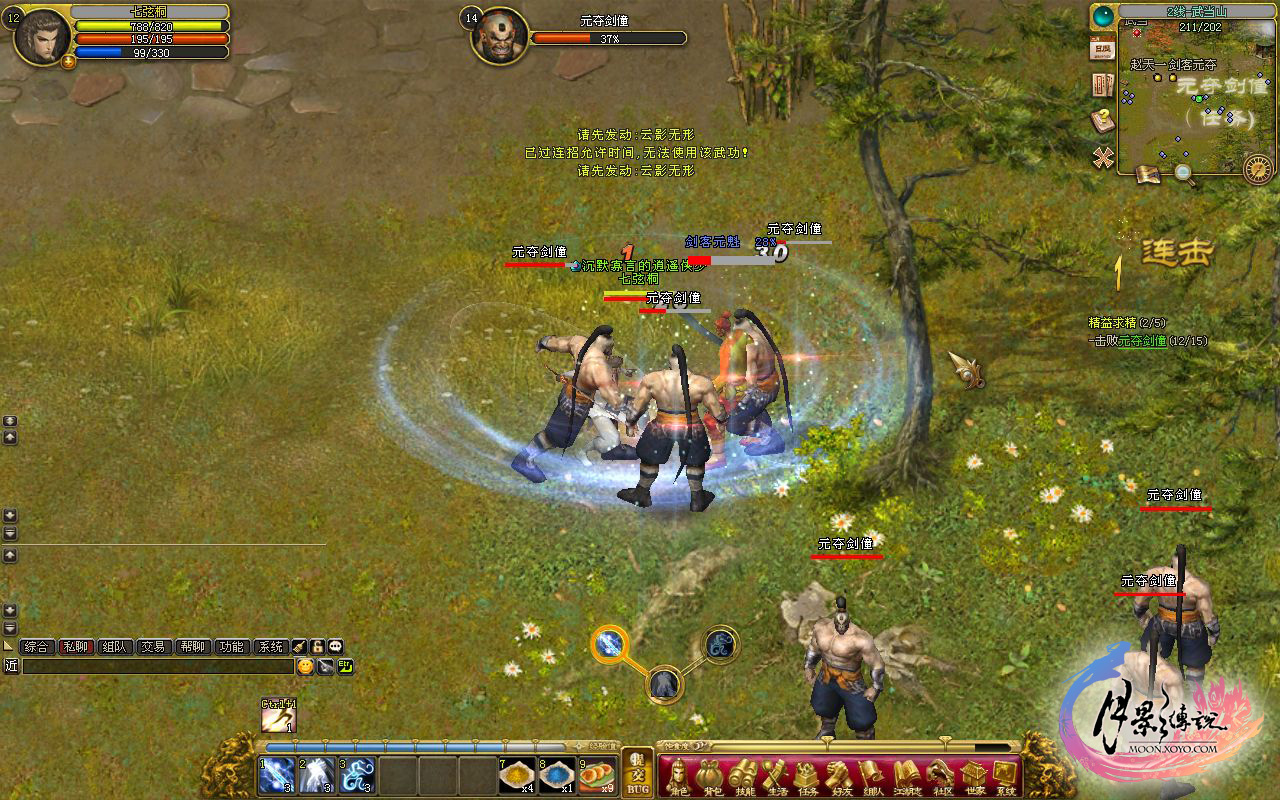Use the blue swirl skill in slot 3
Screen dimensions: 1280x800
point(357,776)
